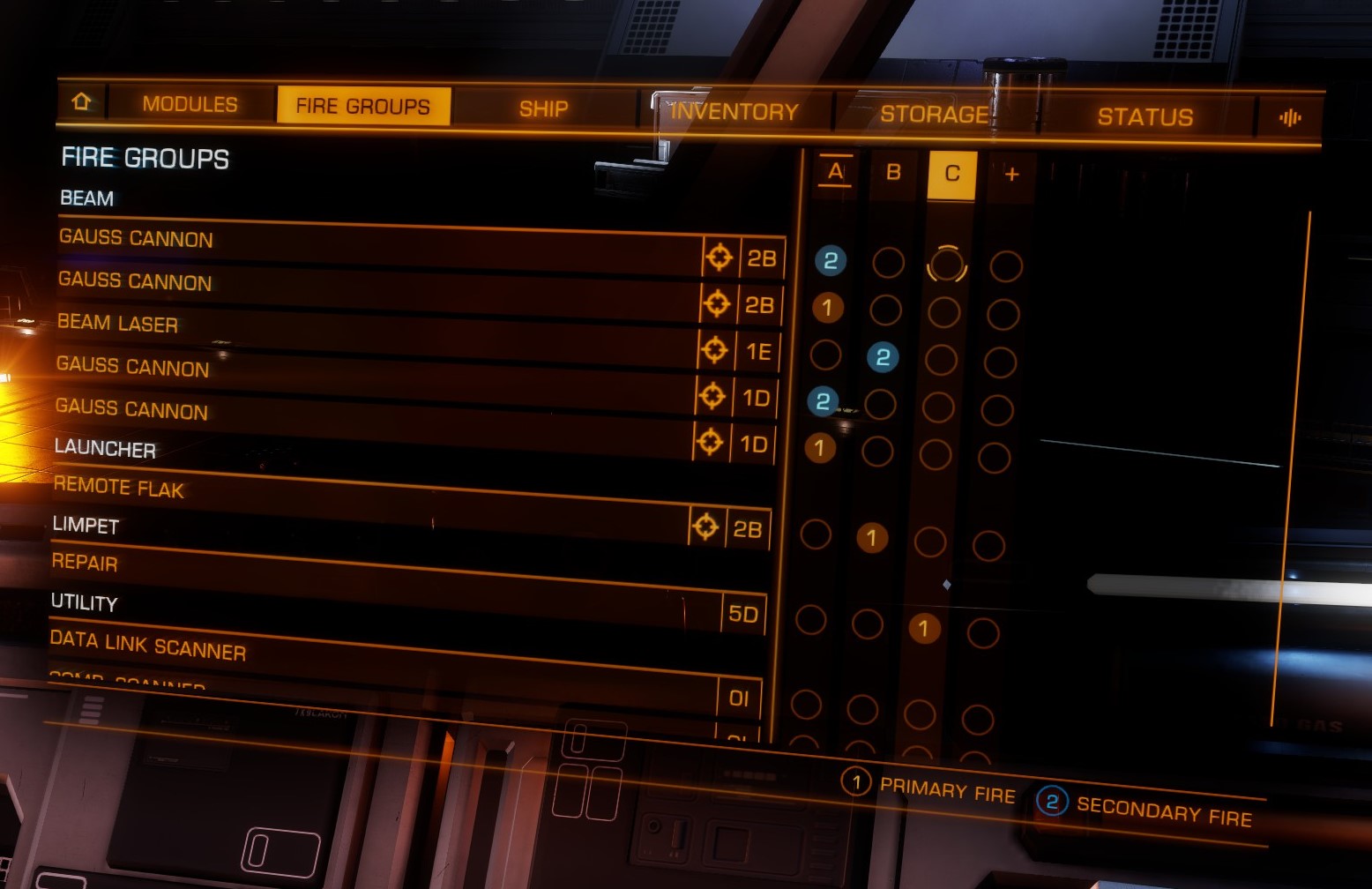Open the home tab icon
The image size is (1372, 889).
click(x=81, y=102)
